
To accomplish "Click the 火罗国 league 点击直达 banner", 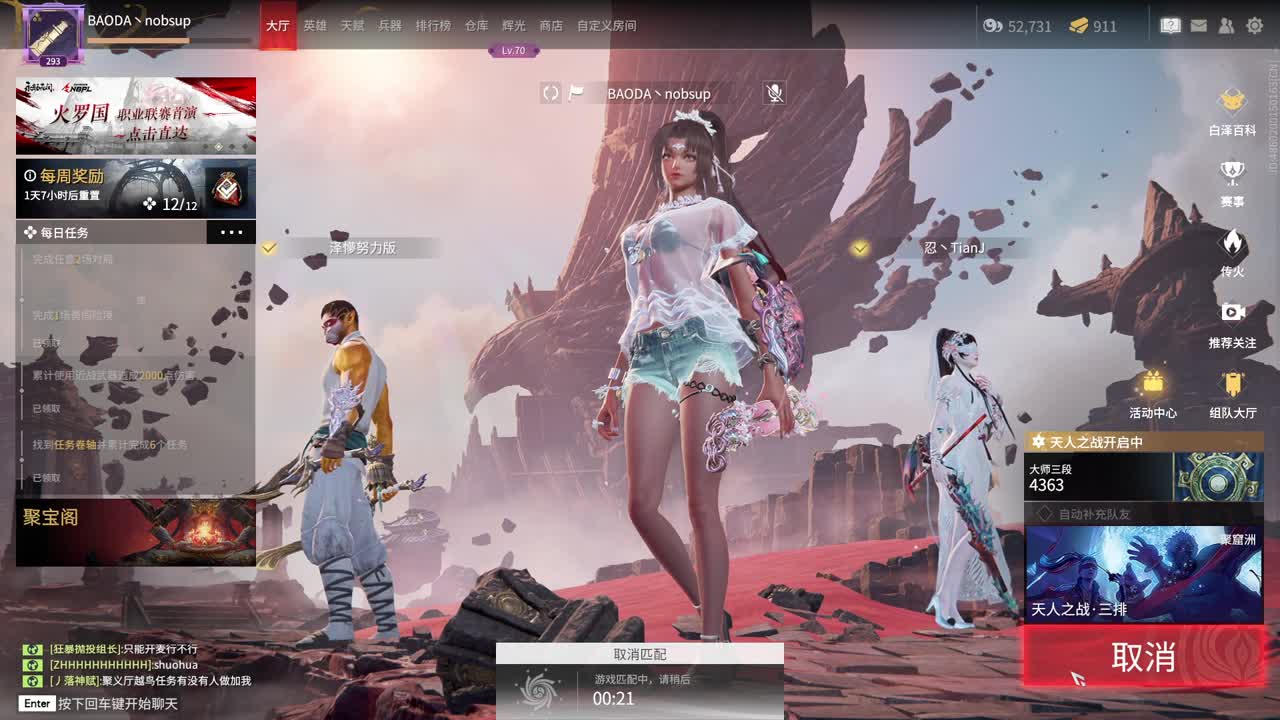I will pos(135,116).
